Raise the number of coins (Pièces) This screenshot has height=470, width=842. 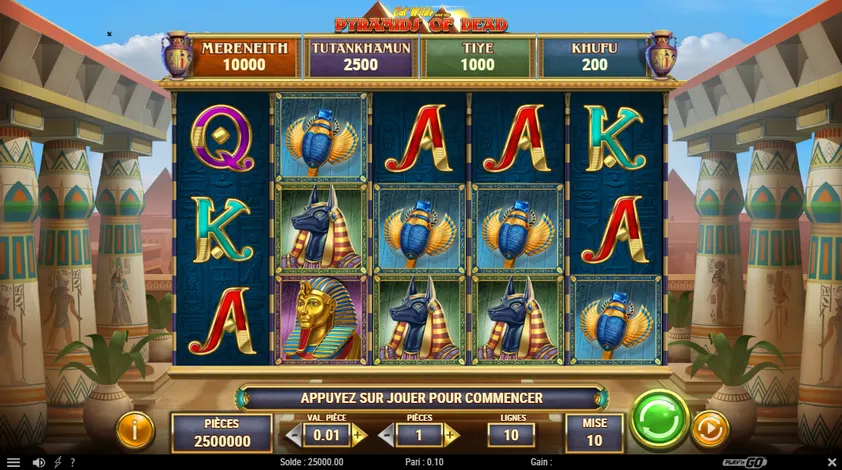pyautogui.click(x=451, y=435)
